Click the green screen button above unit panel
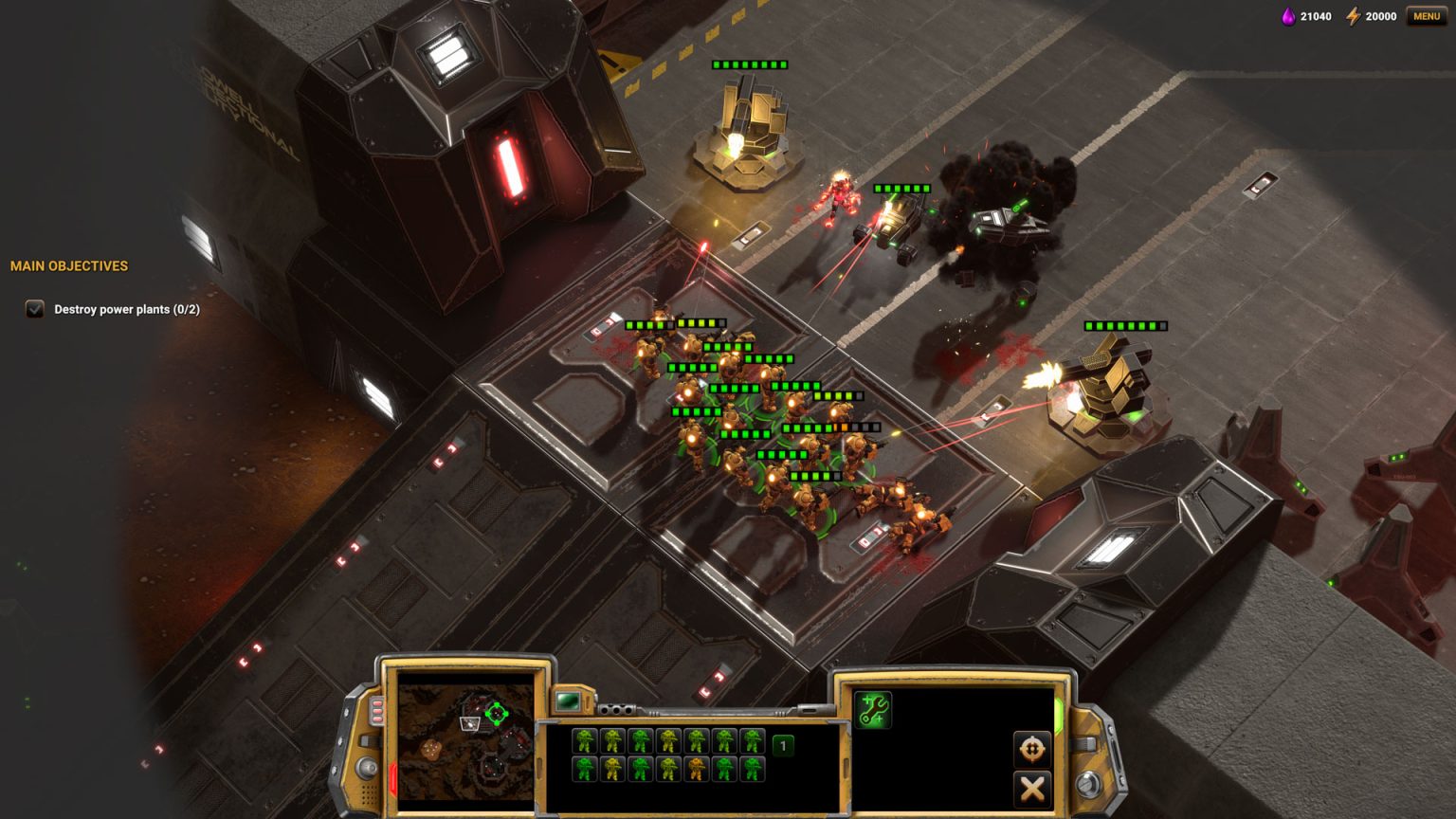1456x819 pixels. coord(568,701)
